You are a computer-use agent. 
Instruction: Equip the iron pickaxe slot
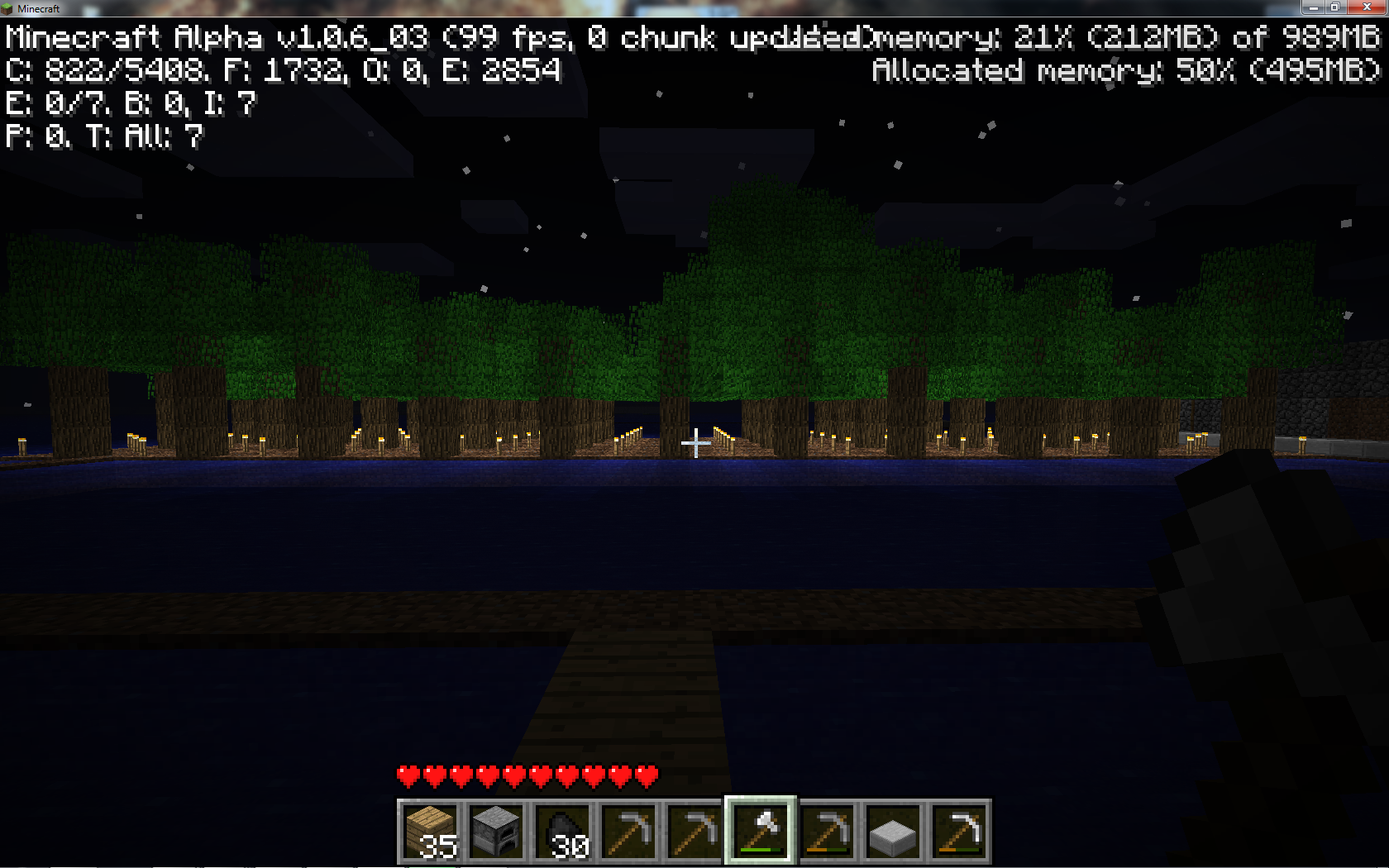(959, 832)
